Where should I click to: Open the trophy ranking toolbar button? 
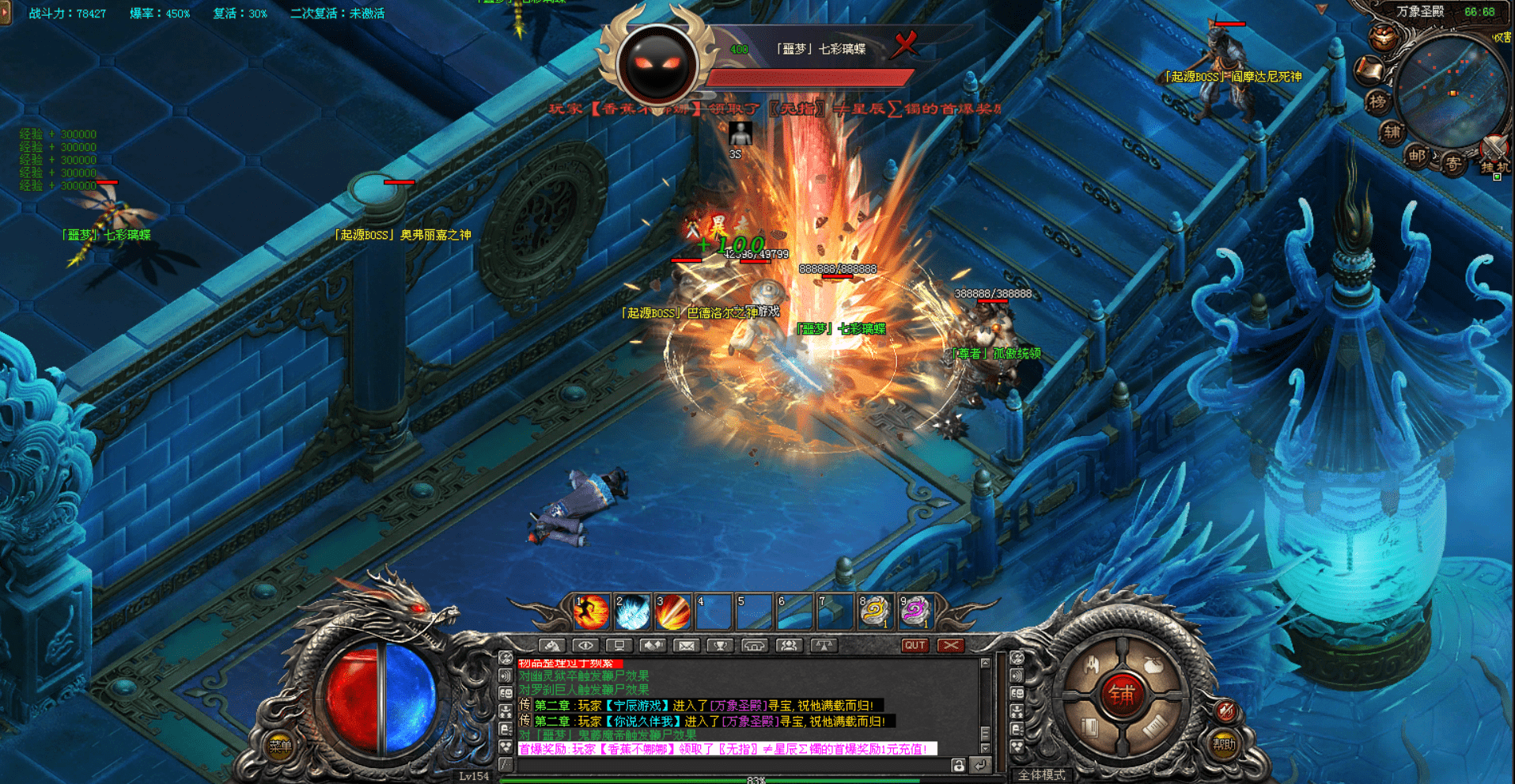coord(721,646)
